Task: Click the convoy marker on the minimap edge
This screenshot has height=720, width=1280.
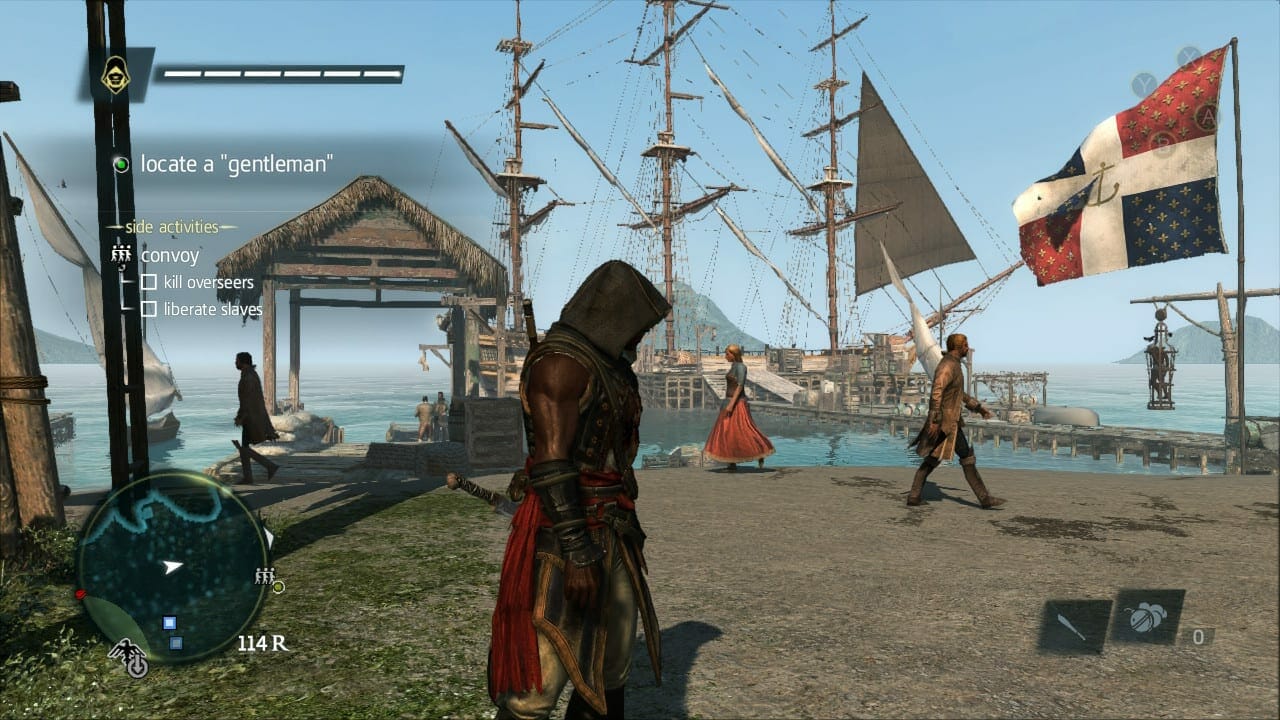Action: pos(265,575)
